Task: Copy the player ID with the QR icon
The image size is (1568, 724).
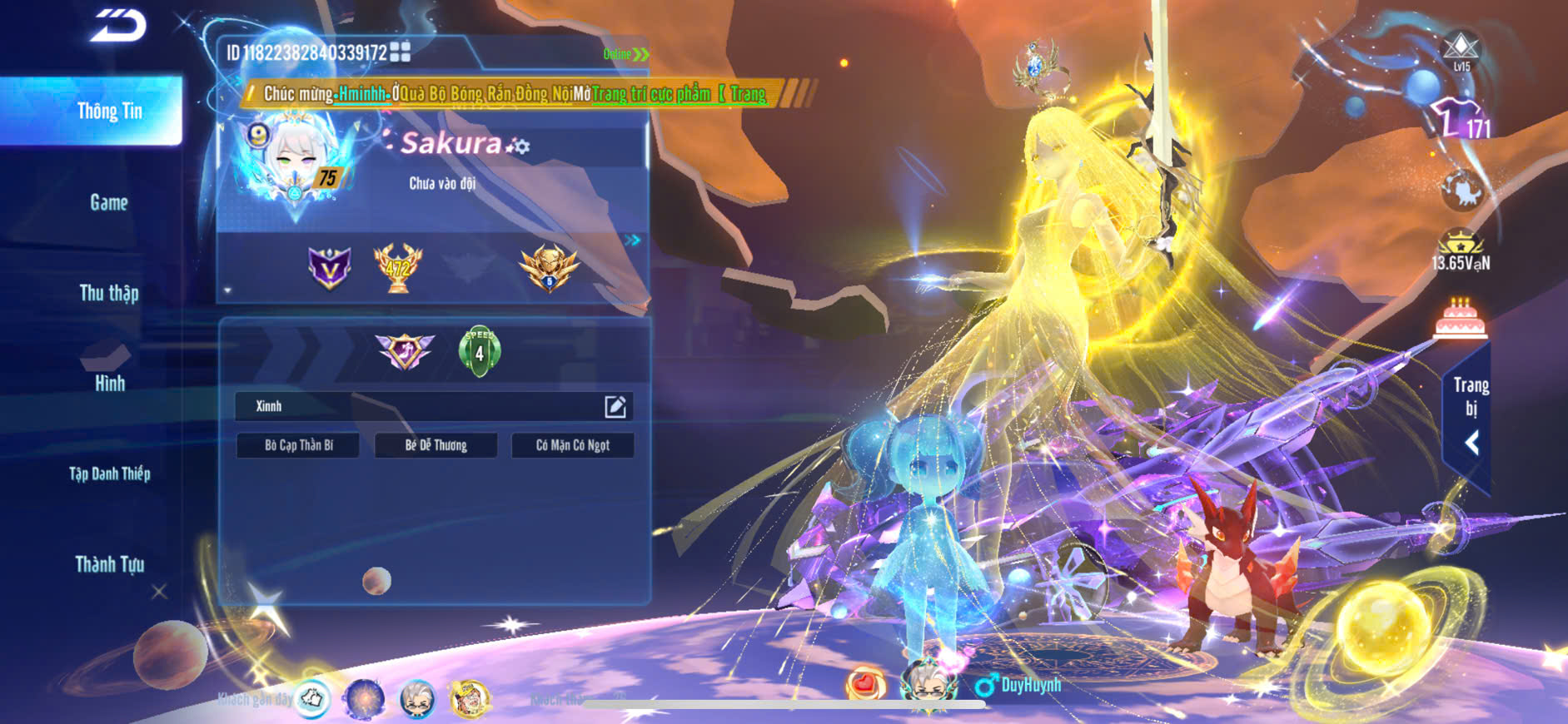Action: [x=401, y=52]
